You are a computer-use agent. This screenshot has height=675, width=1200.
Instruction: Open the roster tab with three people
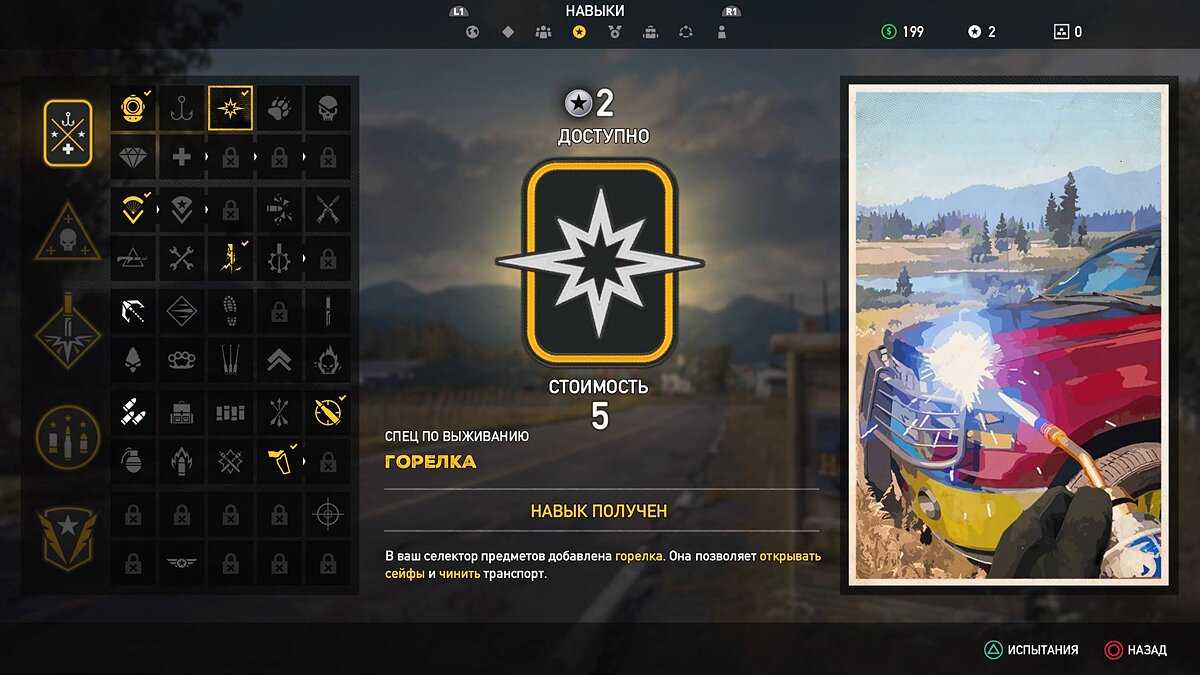click(x=543, y=32)
